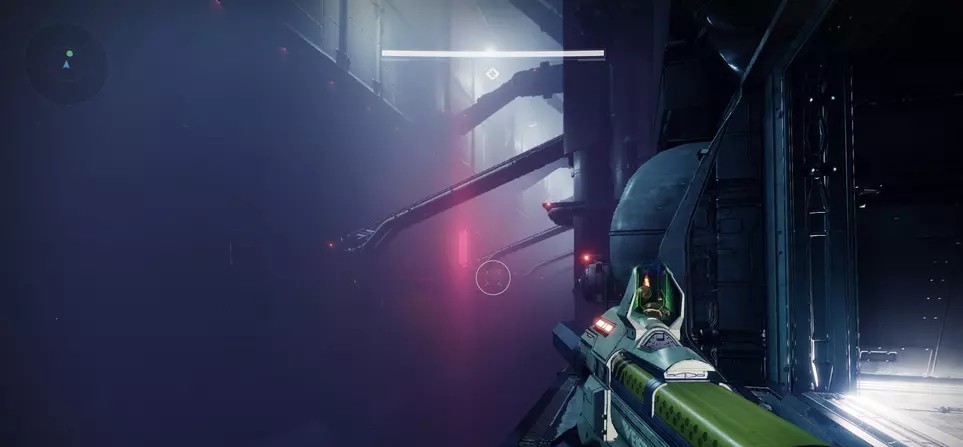Viewport: 963px width, 447px height.
Task: Select the diamond objective waypoint marker
Action: (x=491, y=73)
